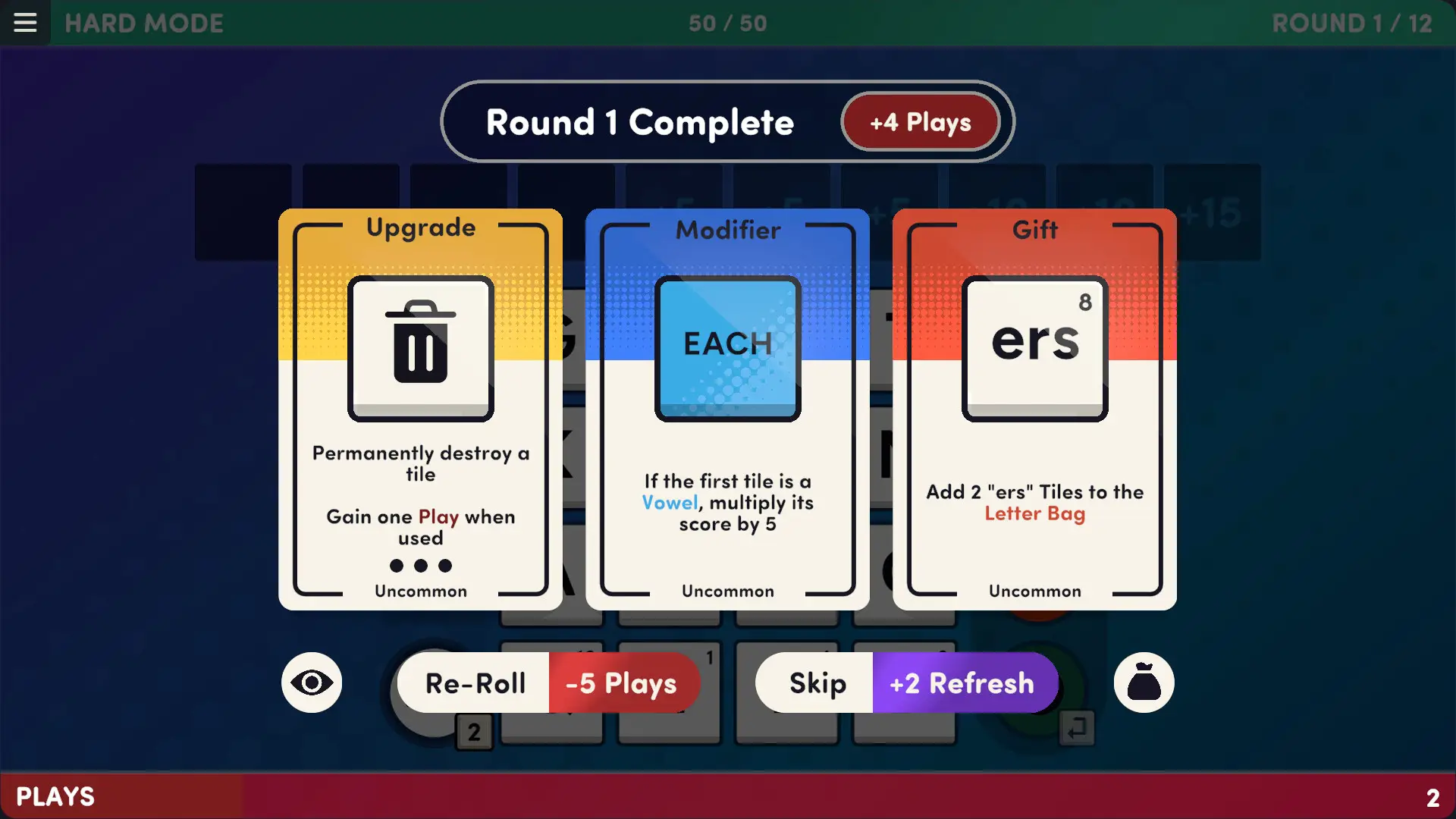Open the hamburger menu
The image size is (1456, 819).
point(25,22)
